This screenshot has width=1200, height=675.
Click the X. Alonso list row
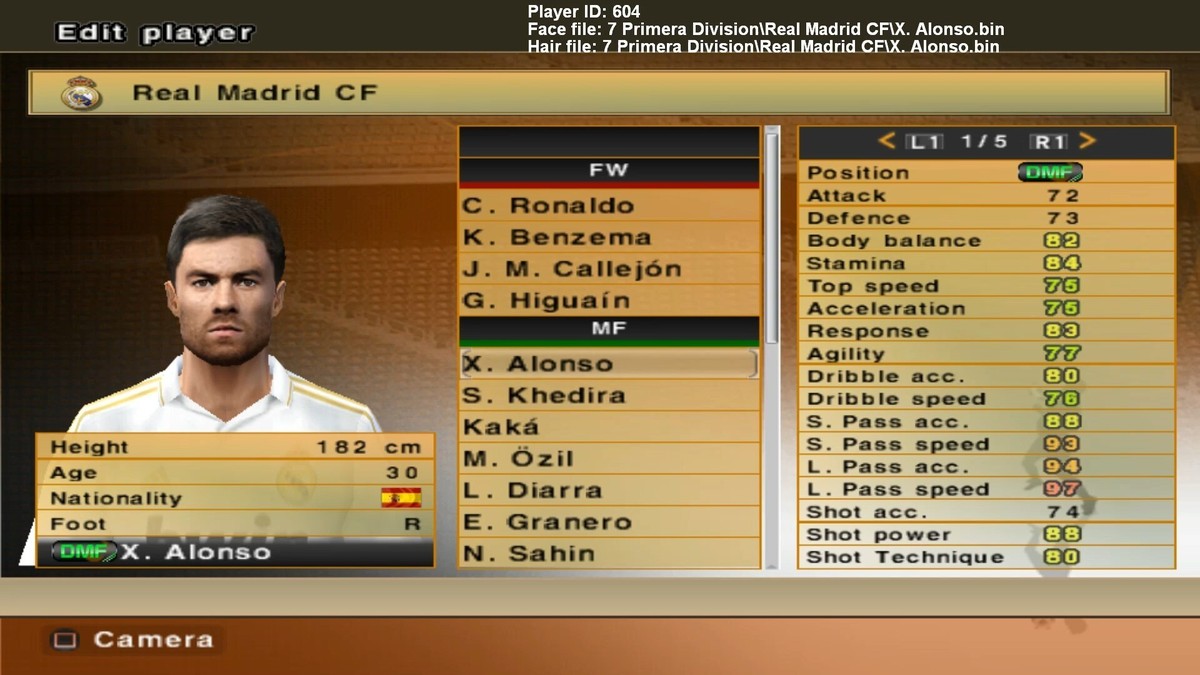[x=608, y=364]
